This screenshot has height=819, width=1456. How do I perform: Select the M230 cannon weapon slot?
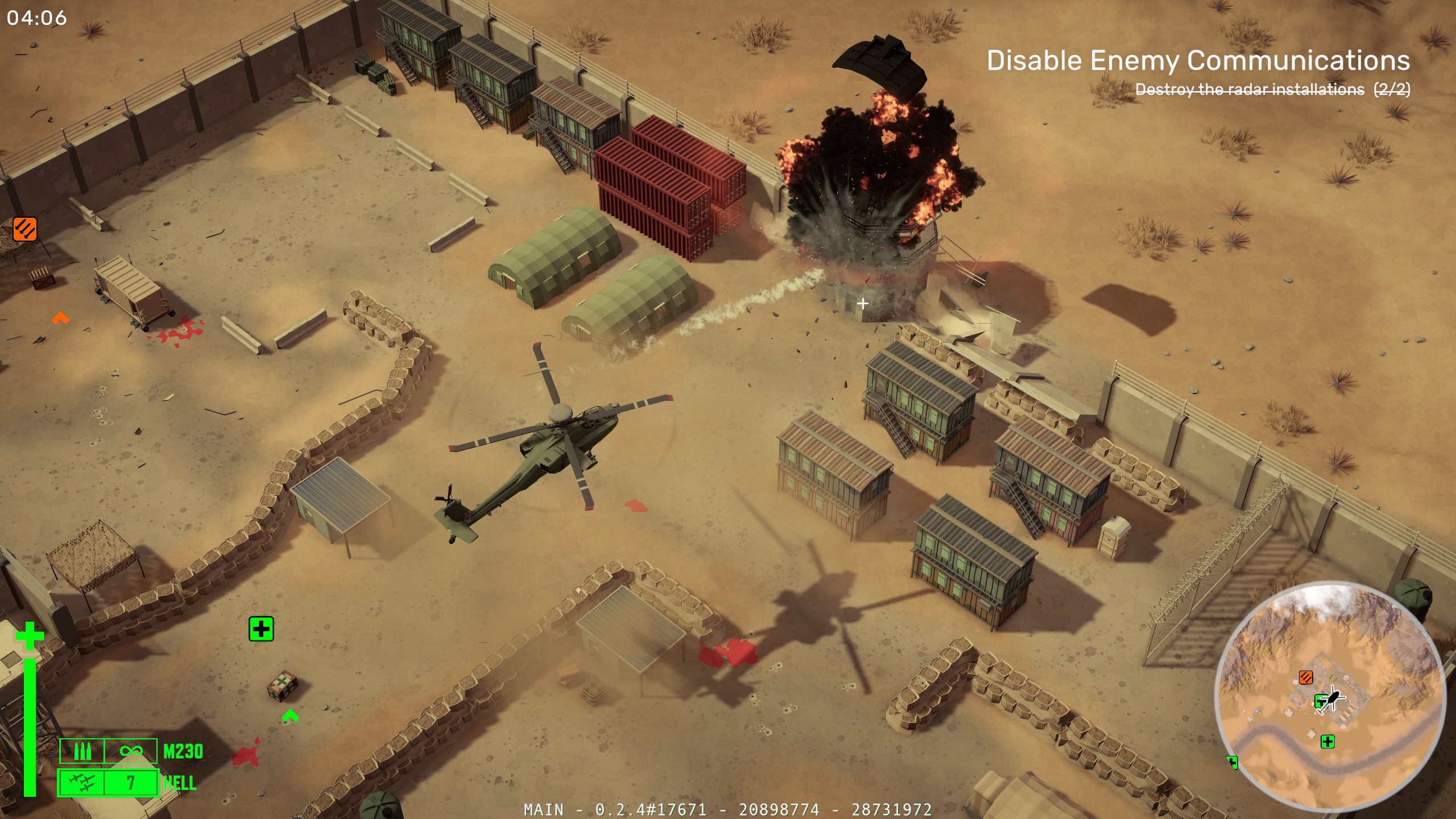click(x=108, y=751)
